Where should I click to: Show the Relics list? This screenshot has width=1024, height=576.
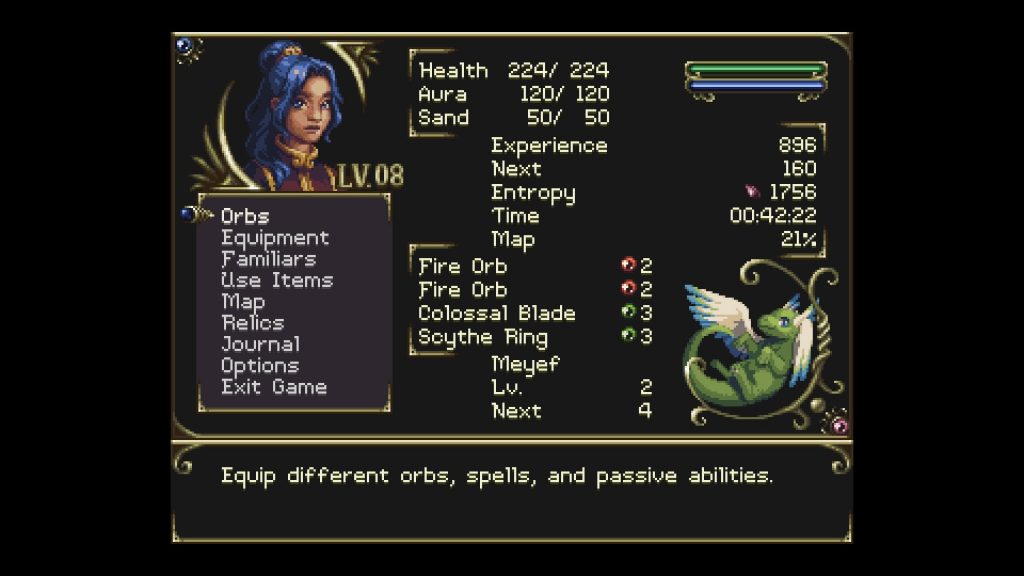pyautogui.click(x=253, y=323)
